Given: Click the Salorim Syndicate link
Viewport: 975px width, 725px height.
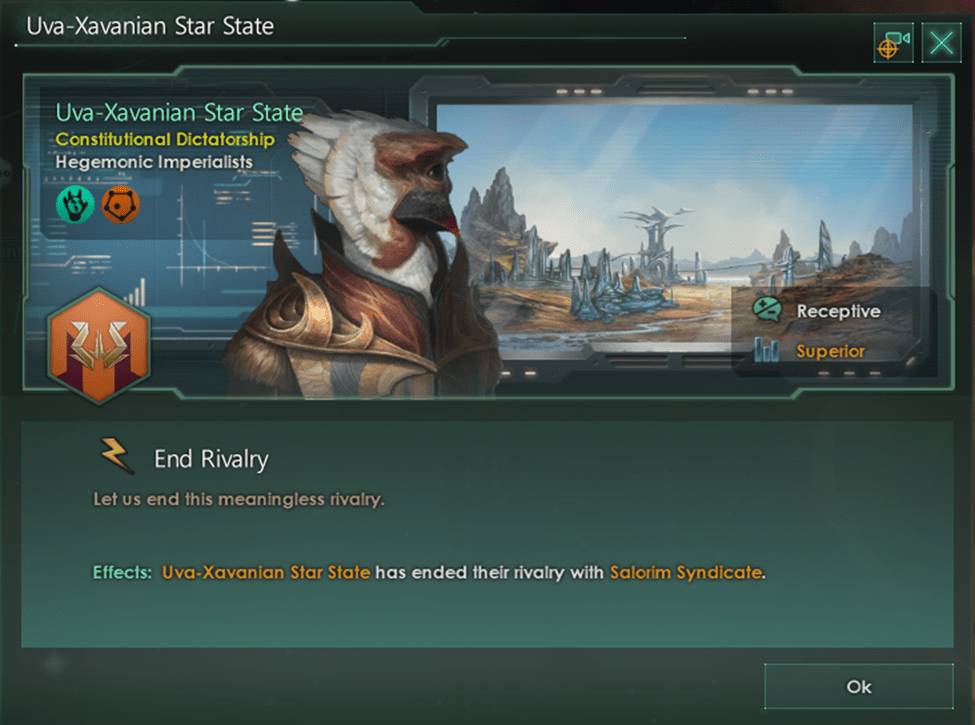Looking at the screenshot, I should click(x=686, y=573).
